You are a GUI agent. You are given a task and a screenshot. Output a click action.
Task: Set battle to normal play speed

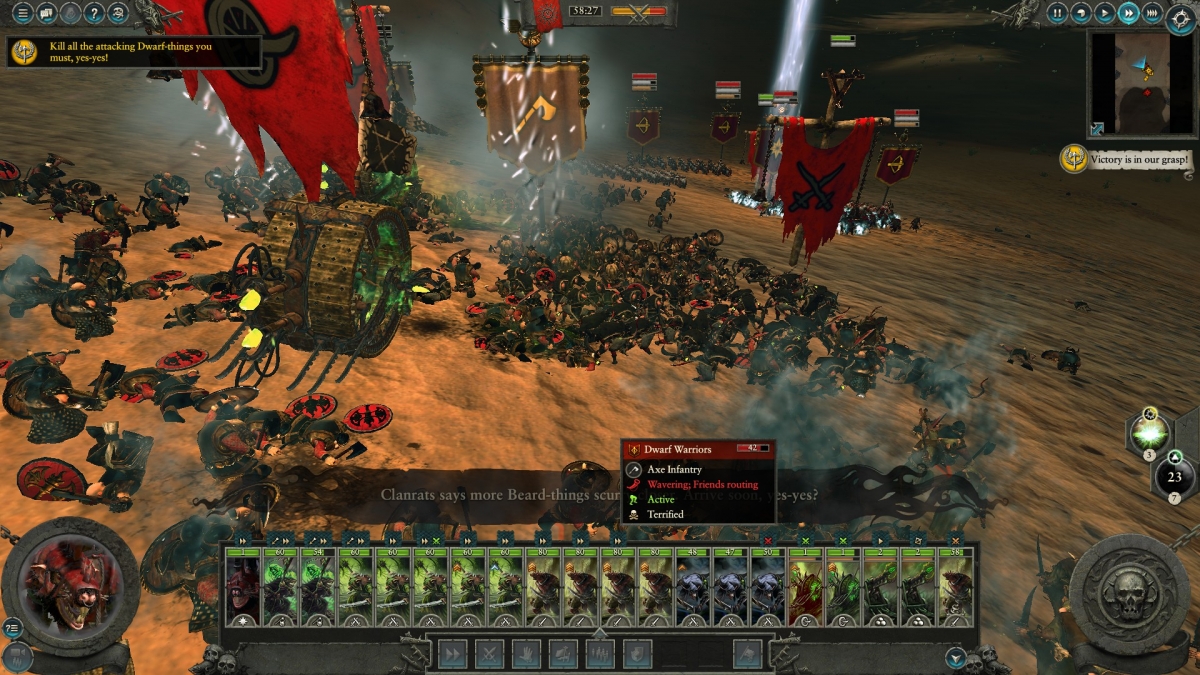tap(1105, 13)
